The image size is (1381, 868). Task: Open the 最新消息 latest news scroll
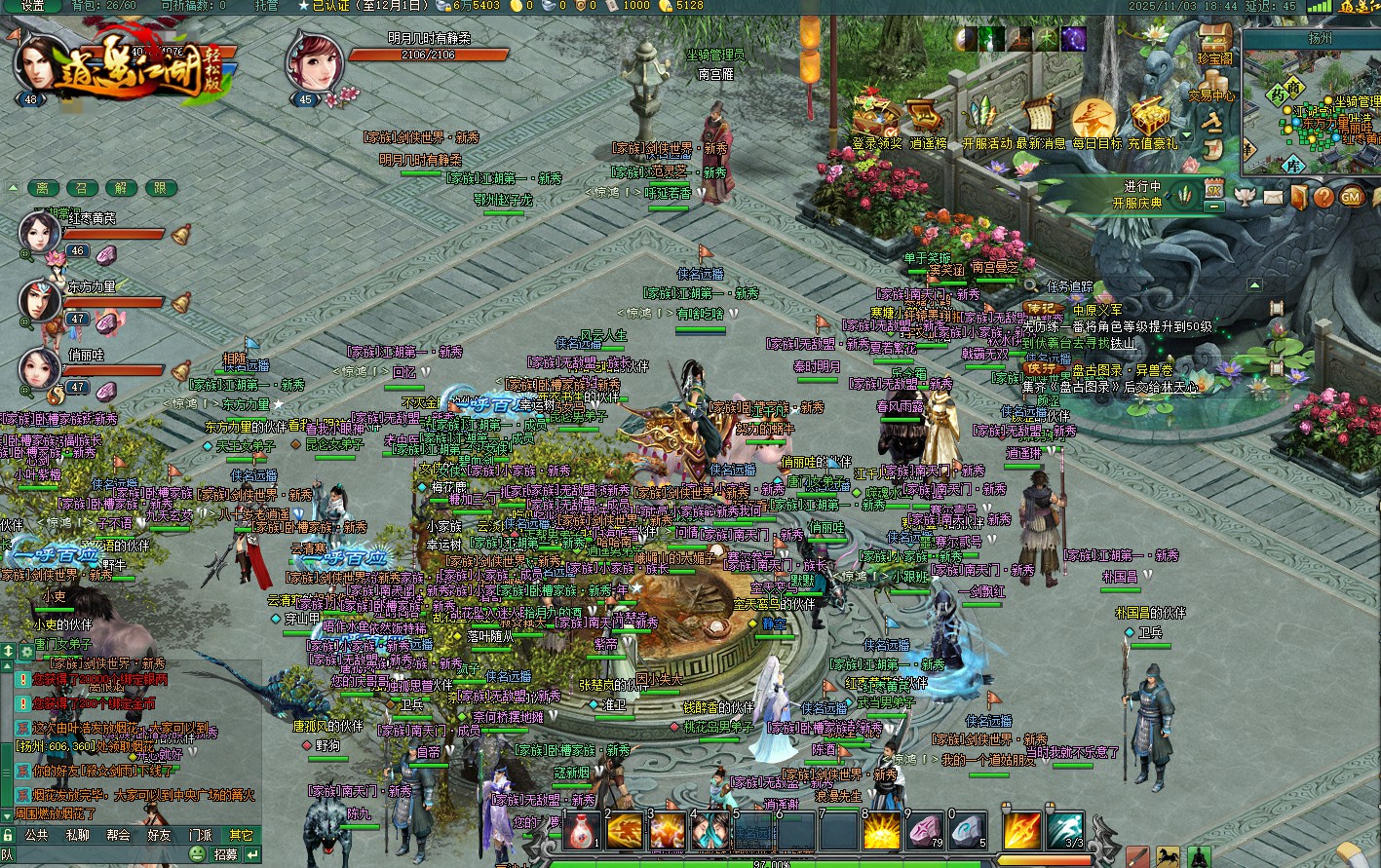coord(1040,120)
